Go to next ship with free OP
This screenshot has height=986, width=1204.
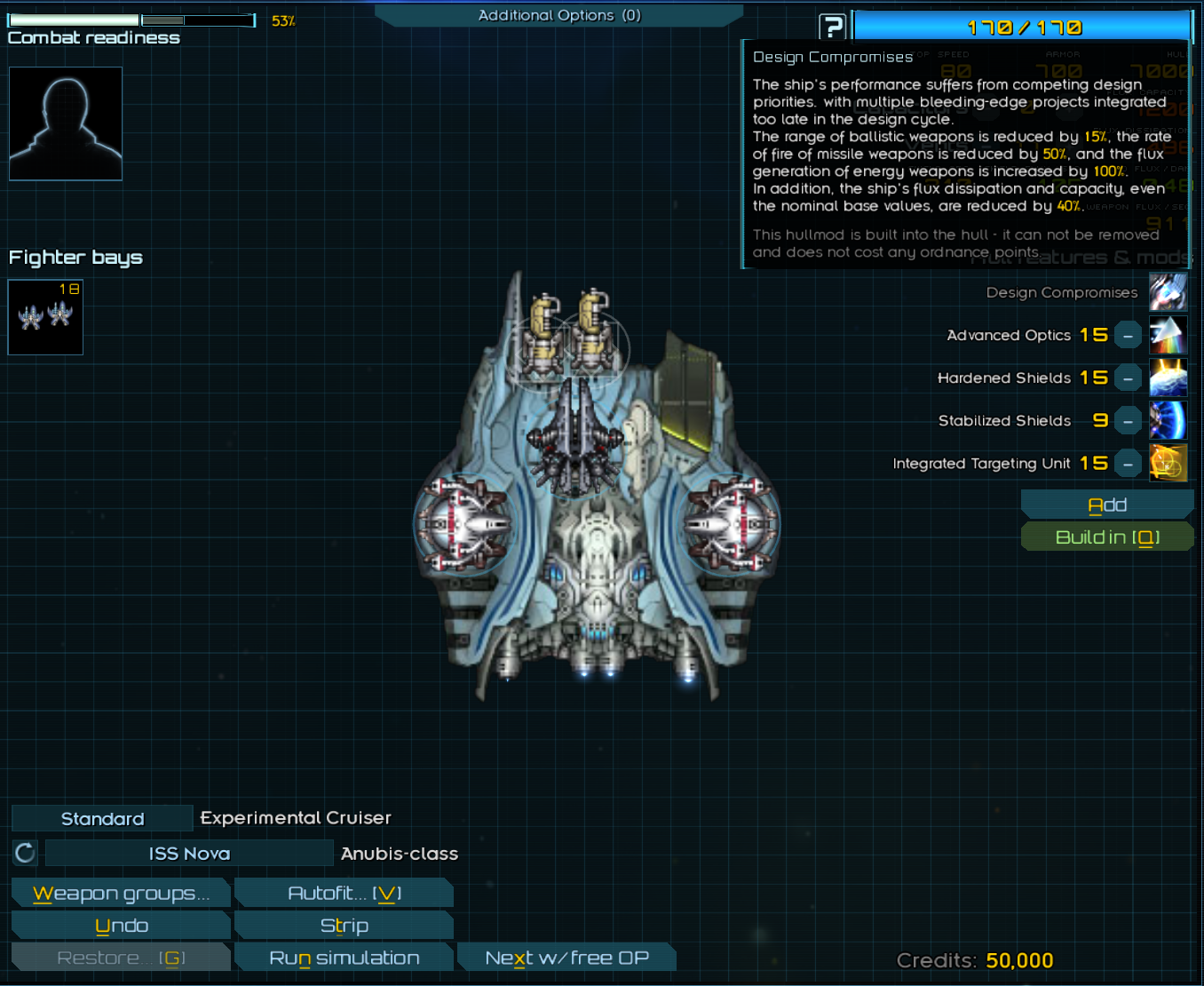pyautogui.click(x=566, y=958)
